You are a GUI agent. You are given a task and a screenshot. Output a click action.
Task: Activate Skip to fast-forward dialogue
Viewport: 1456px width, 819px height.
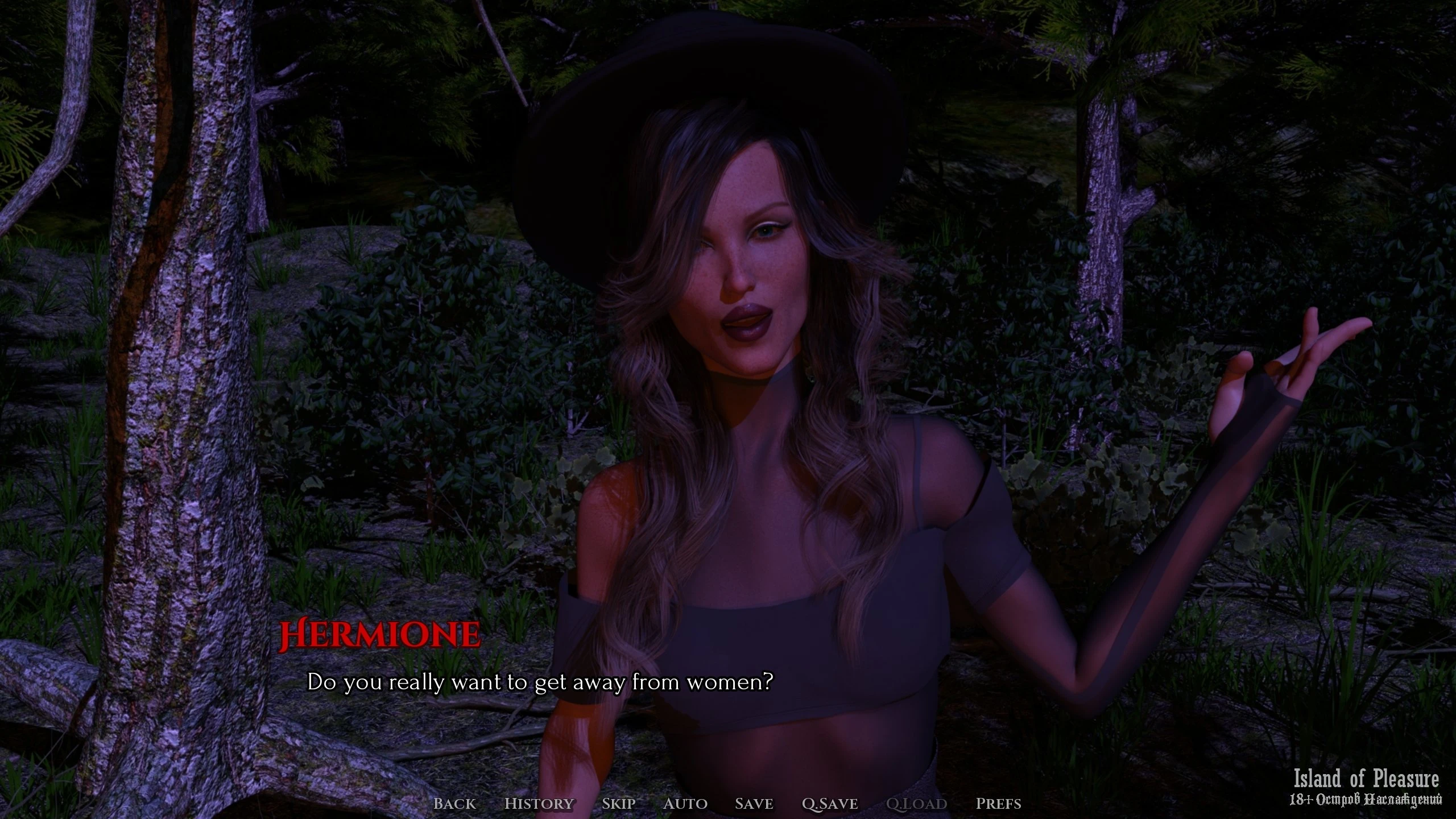click(x=618, y=804)
